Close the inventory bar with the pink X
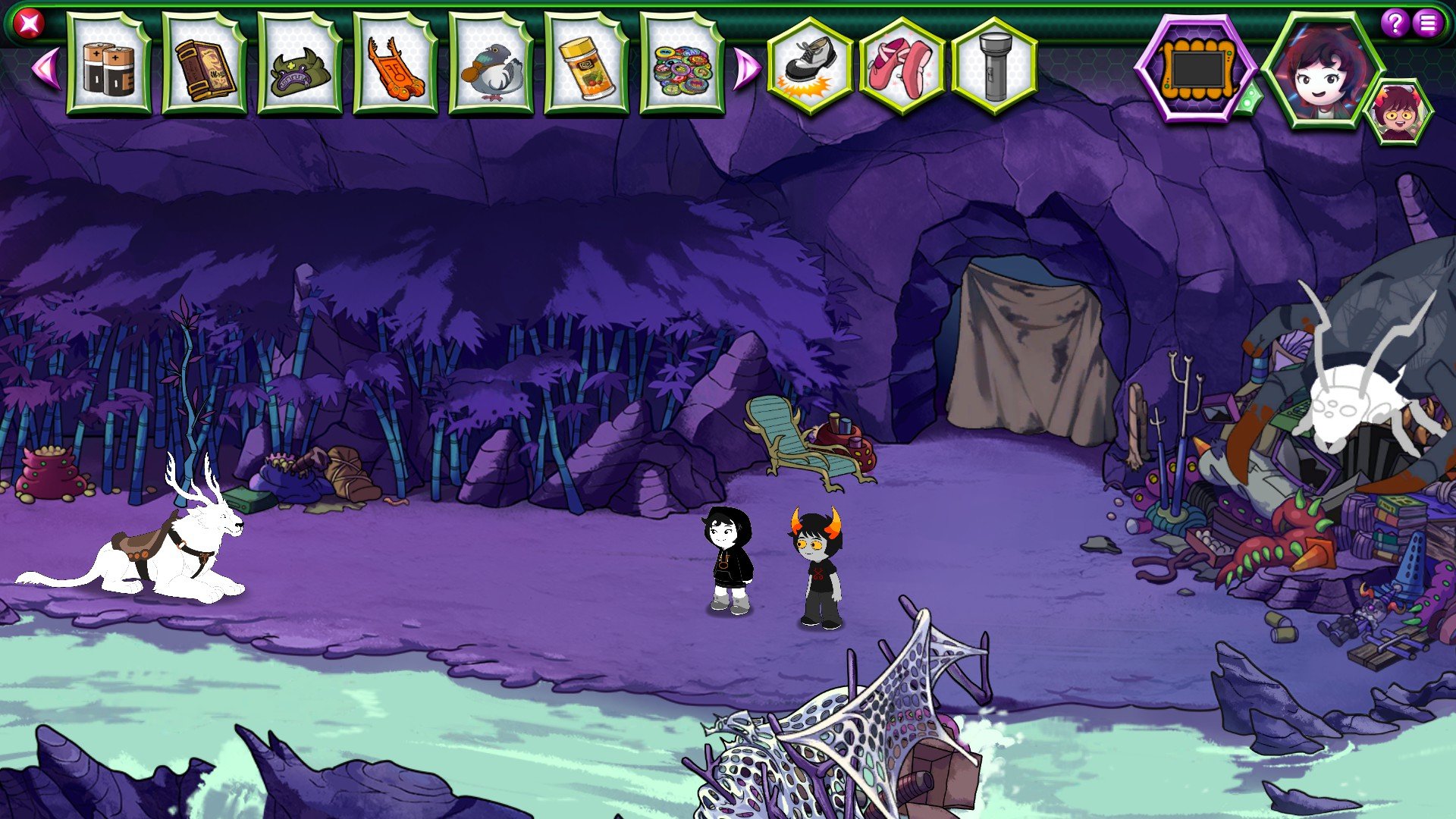Image resolution: width=1456 pixels, height=819 pixels. (29, 24)
